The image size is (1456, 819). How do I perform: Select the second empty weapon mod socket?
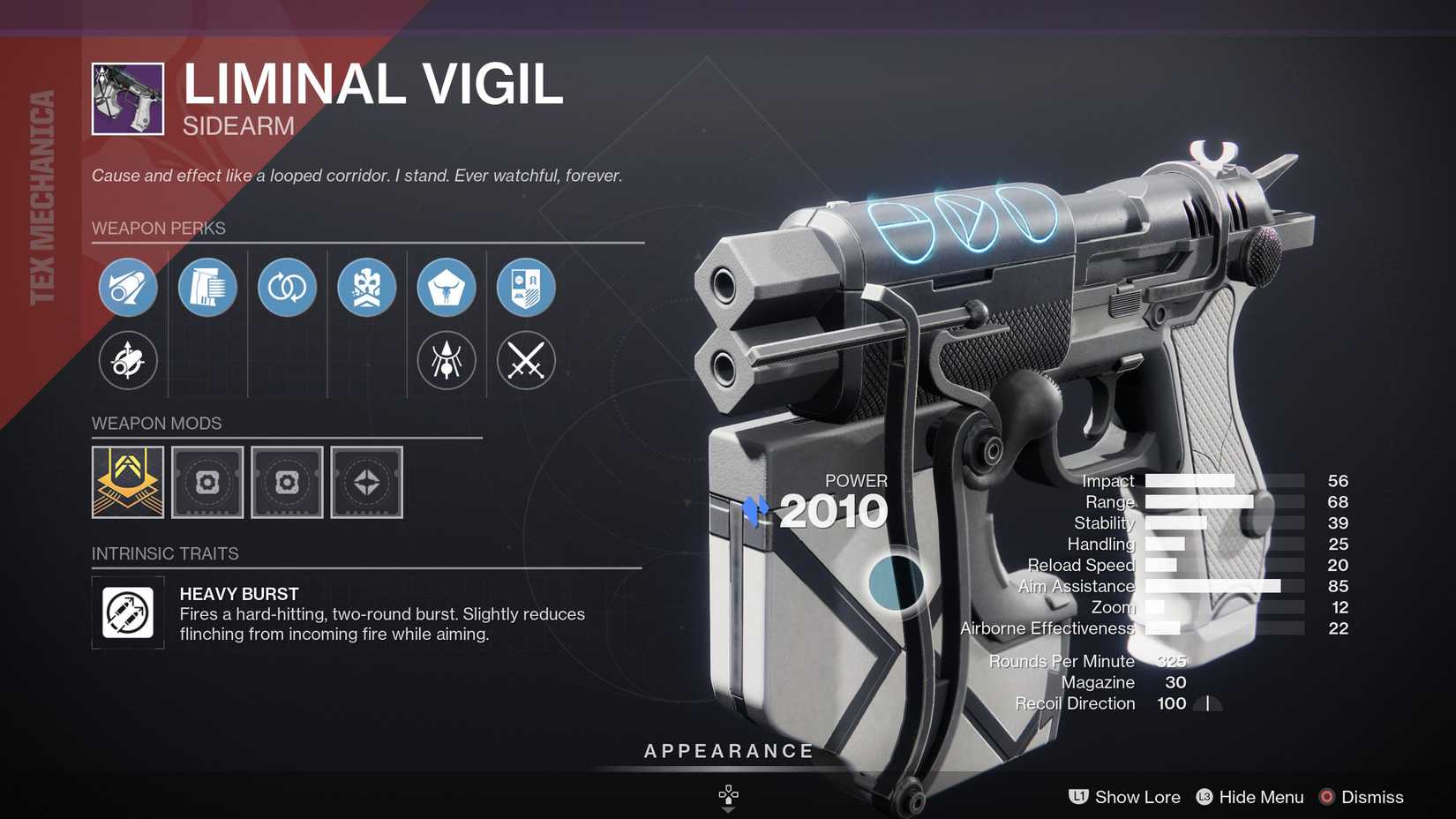287,483
